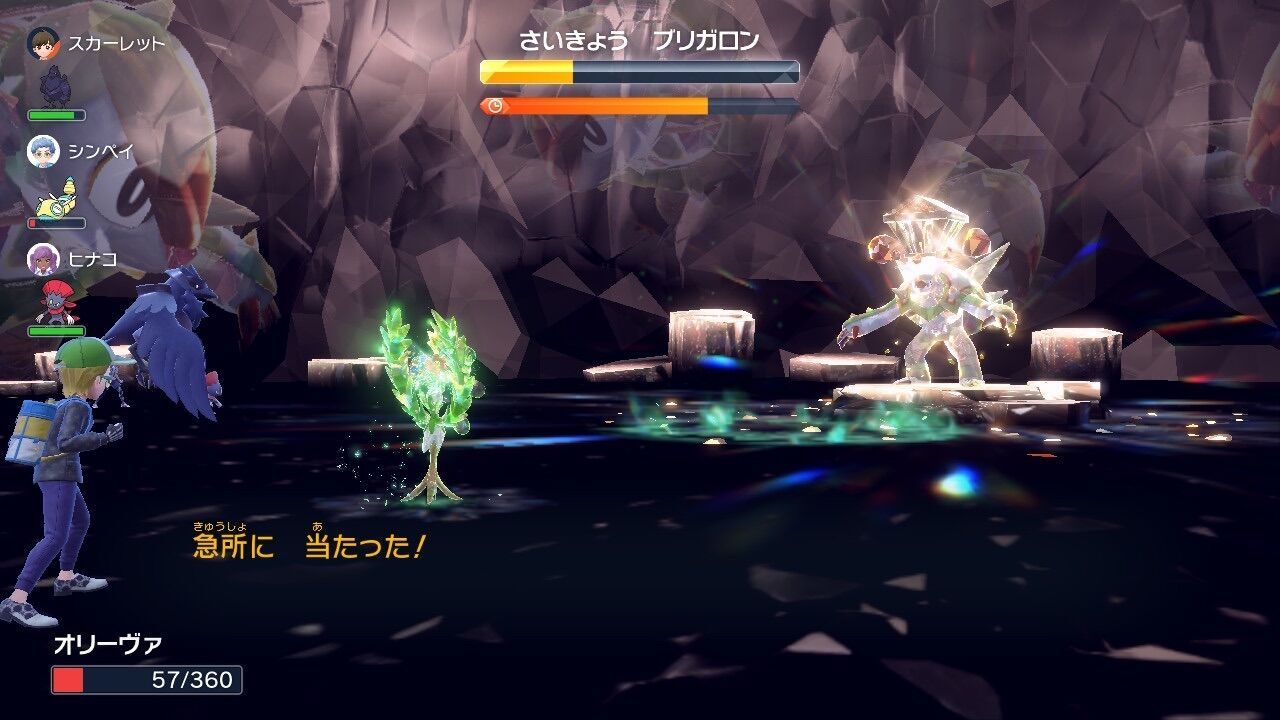
Task: Expand the raid boss name さいきょう ブリガロン
Action: (640, 38)
